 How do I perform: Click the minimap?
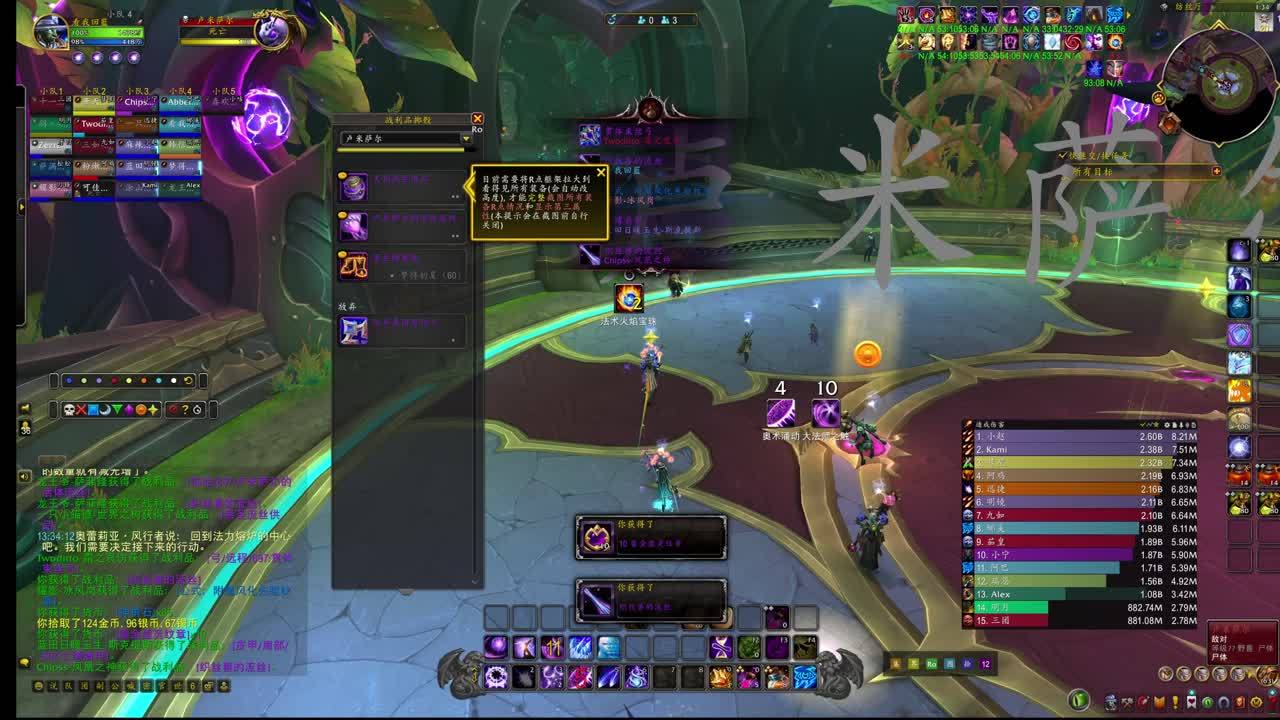click(1219, 85)
